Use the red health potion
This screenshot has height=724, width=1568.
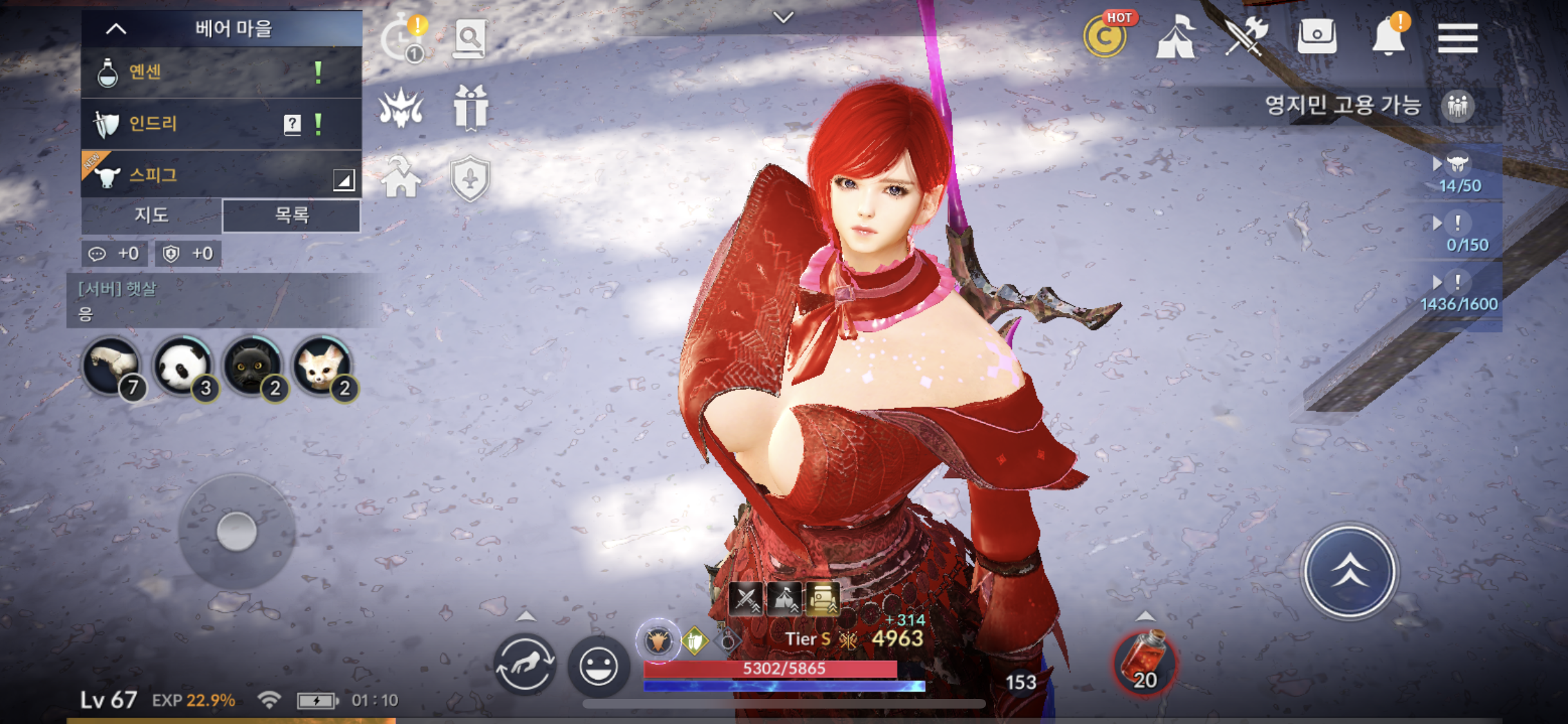click(x=1144, y=663)
